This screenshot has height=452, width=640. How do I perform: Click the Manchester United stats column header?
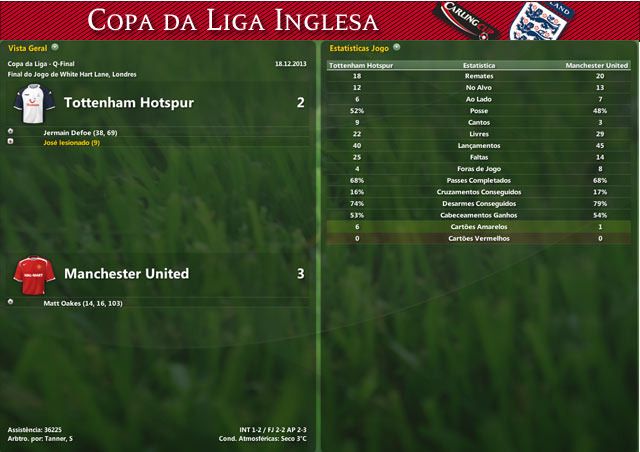597,65
